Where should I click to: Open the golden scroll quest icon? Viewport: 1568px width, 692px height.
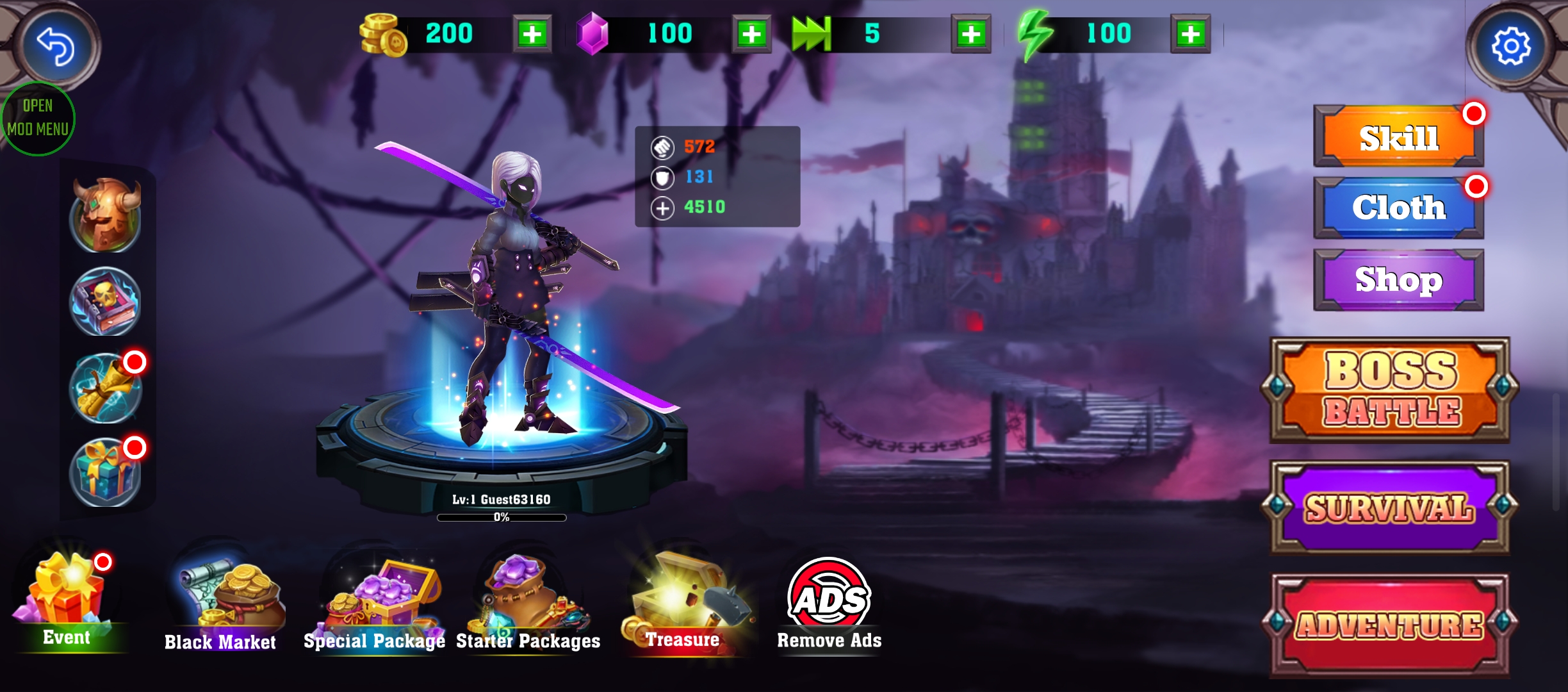106,388
